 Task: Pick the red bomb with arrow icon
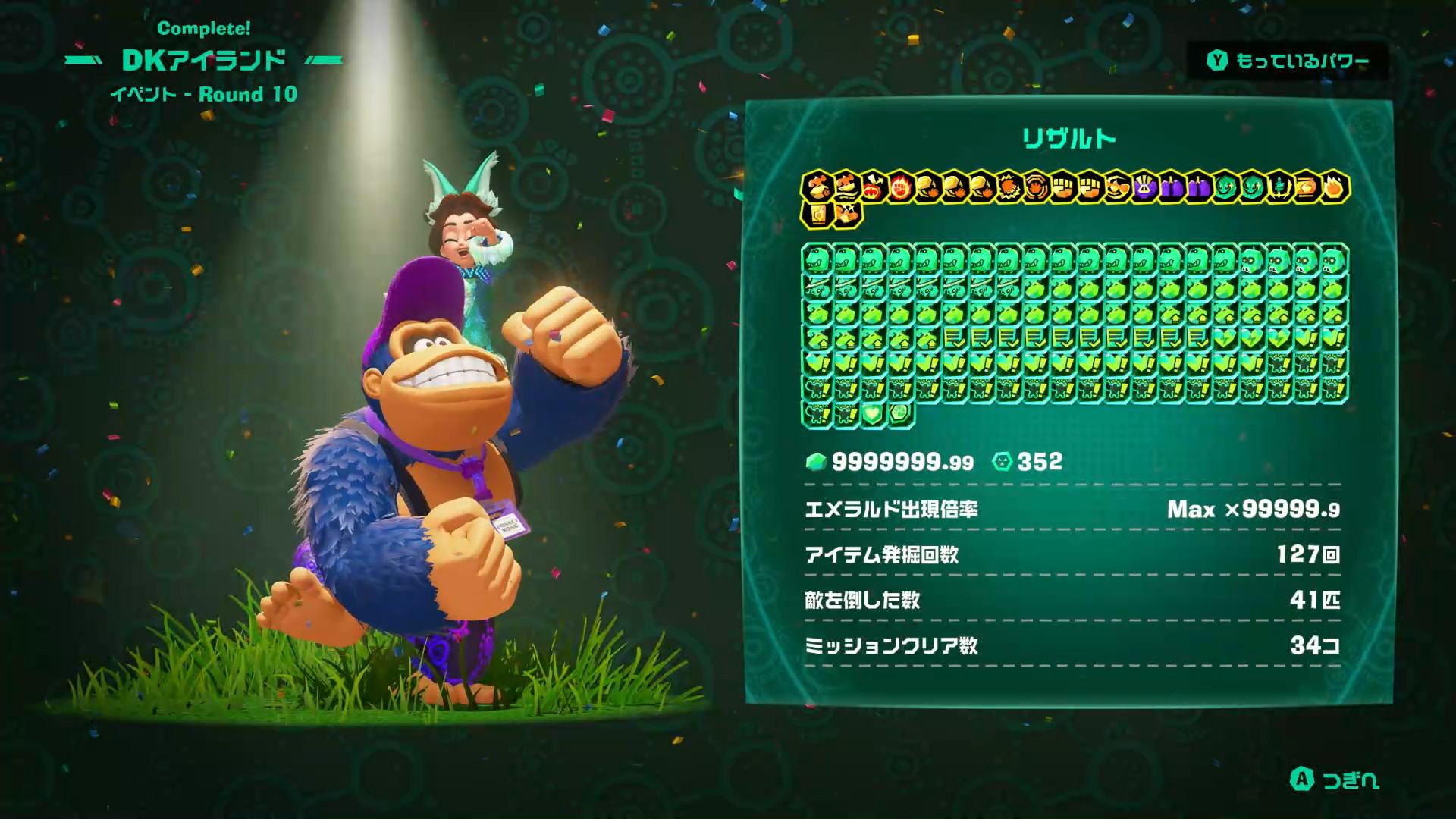(x=873, y=187)
